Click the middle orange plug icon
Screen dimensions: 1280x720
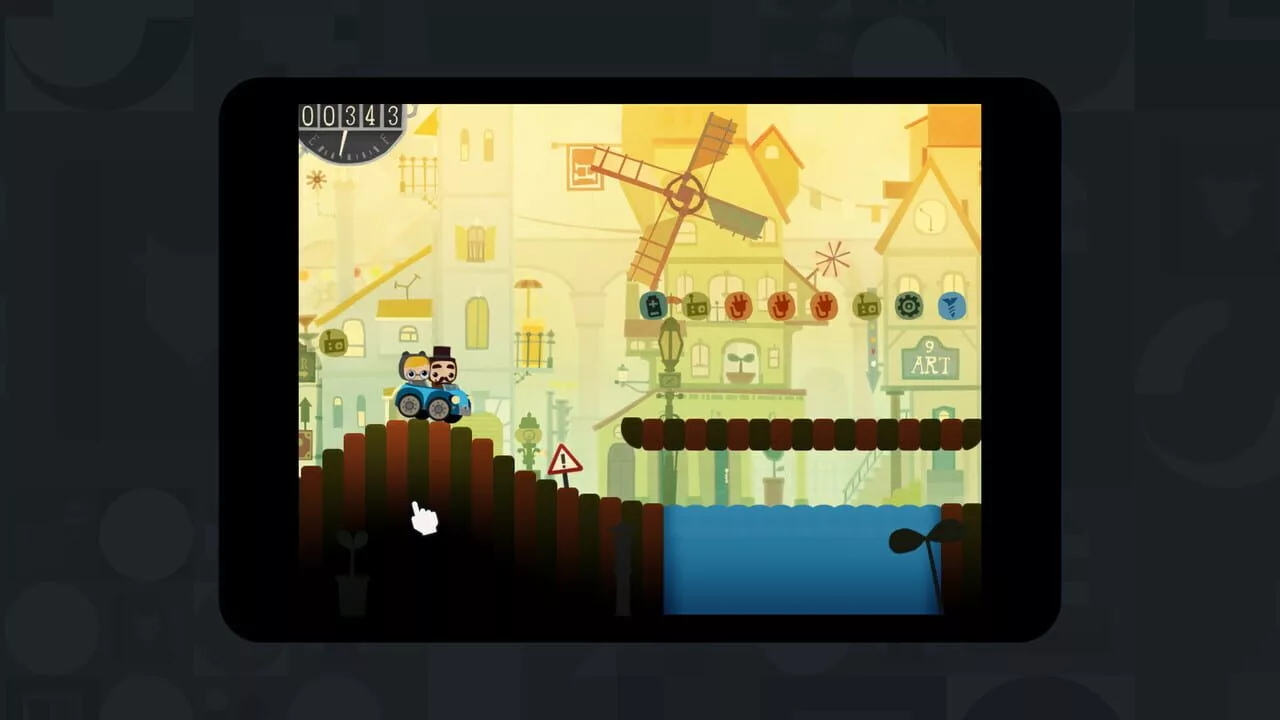pos(782,307)
